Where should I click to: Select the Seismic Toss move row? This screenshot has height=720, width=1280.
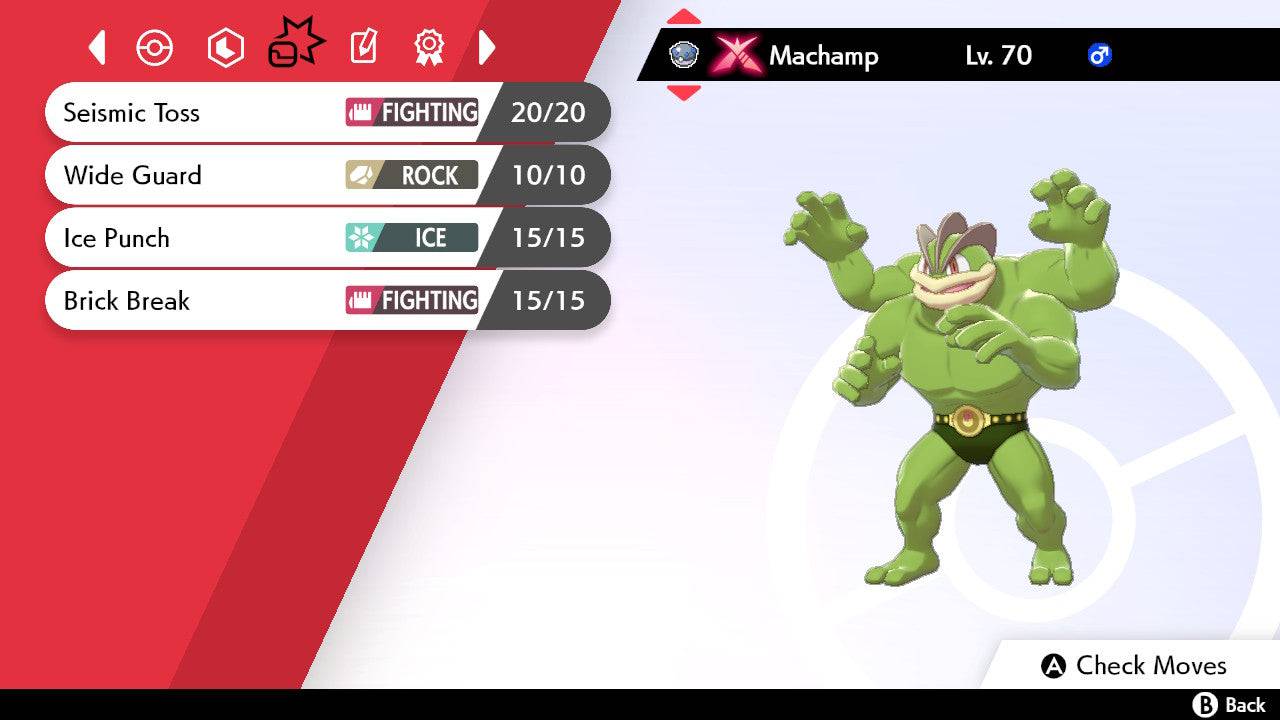pos(327,112)
